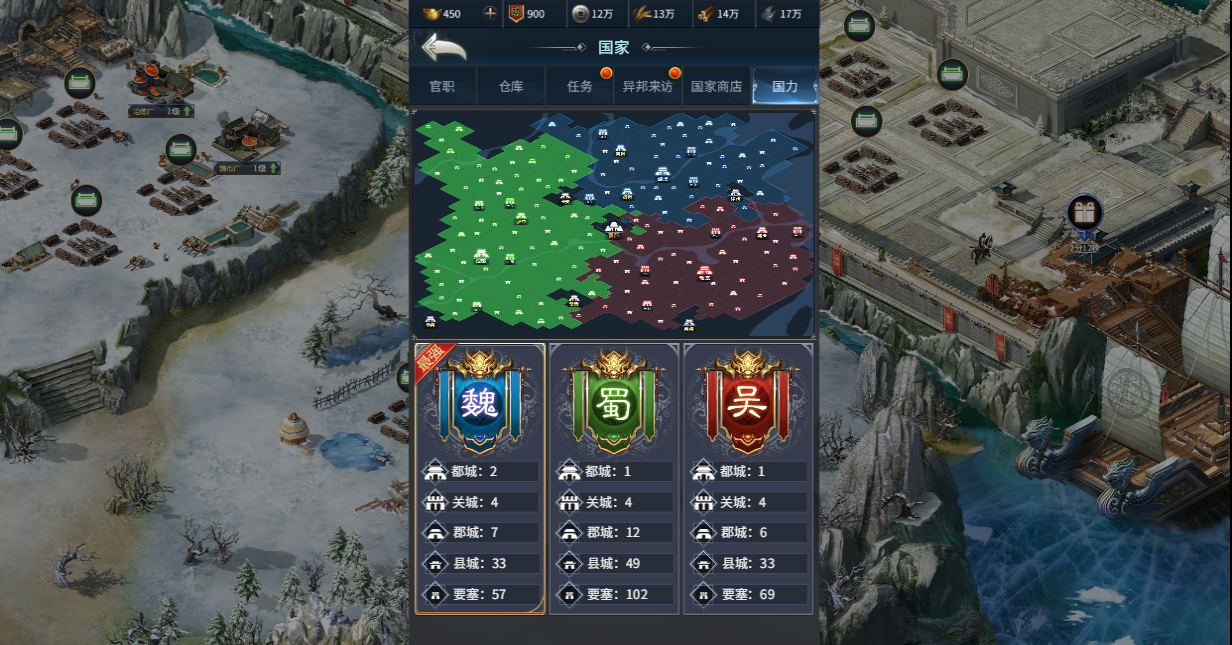1232x645 pixels.
Task: Select the 魏 nation card
Action: (480, 478)
